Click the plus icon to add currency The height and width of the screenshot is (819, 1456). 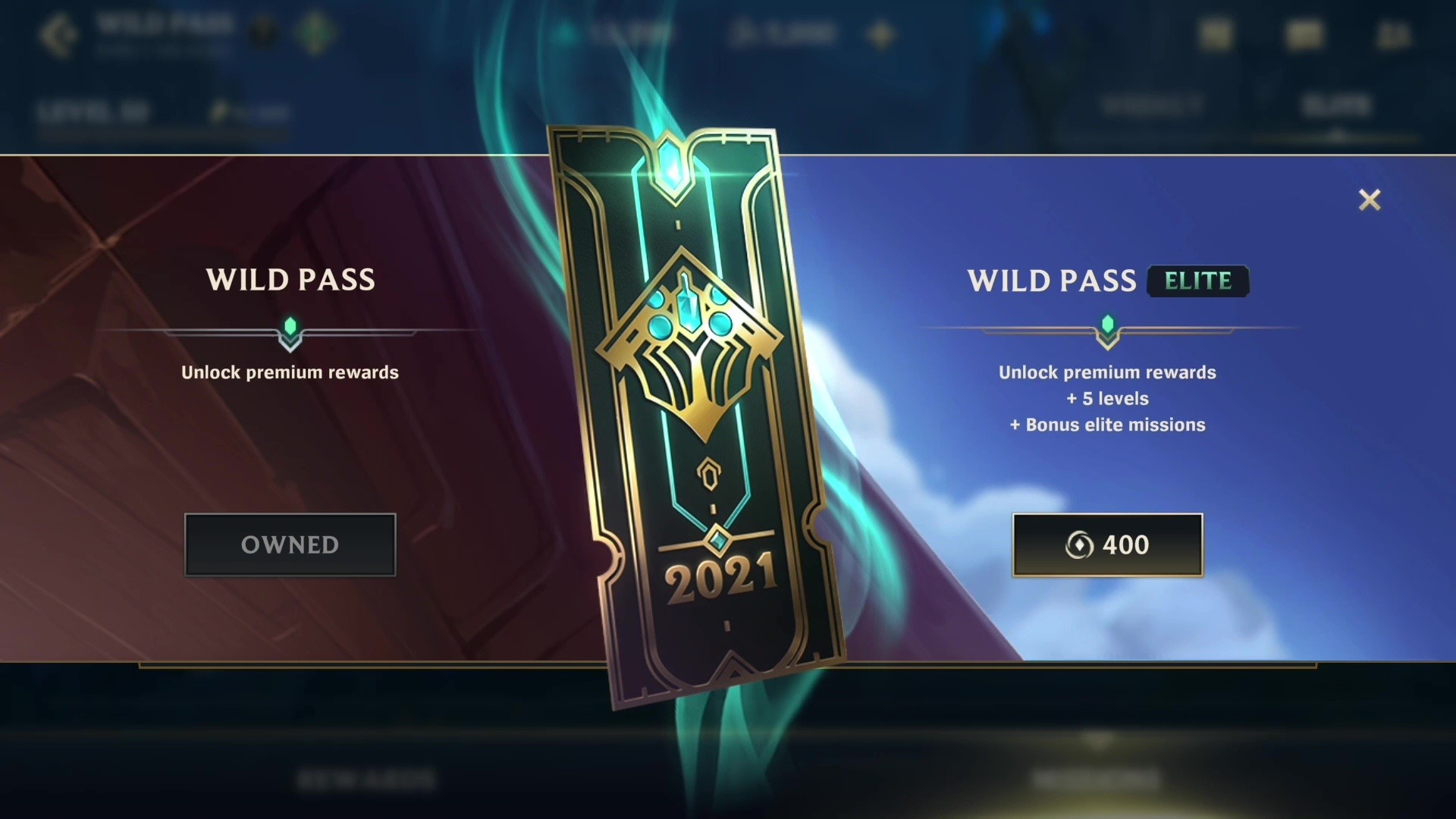pos(880,34)
